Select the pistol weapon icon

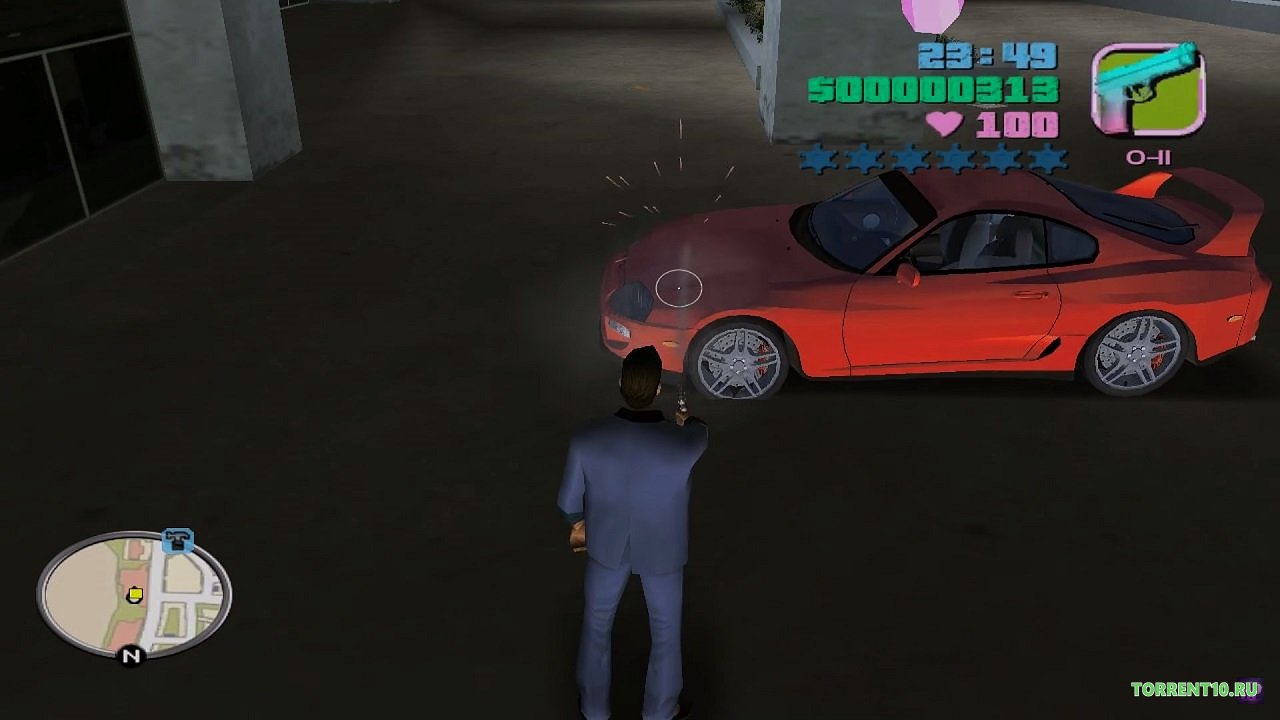tap(1147, 89)
